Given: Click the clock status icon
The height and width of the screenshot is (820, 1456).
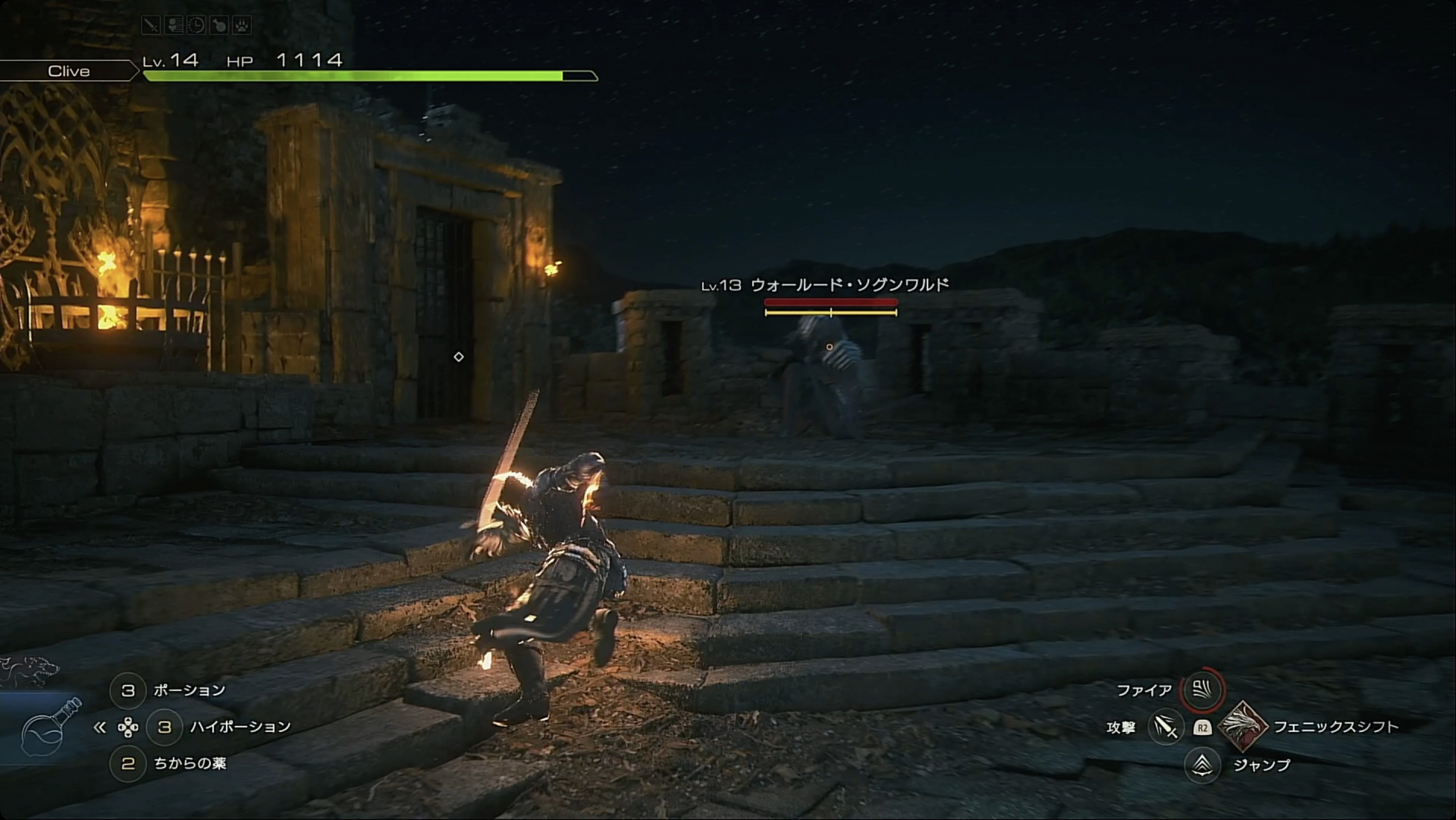Looking at the screenshot, I should (x=196, y=26).
